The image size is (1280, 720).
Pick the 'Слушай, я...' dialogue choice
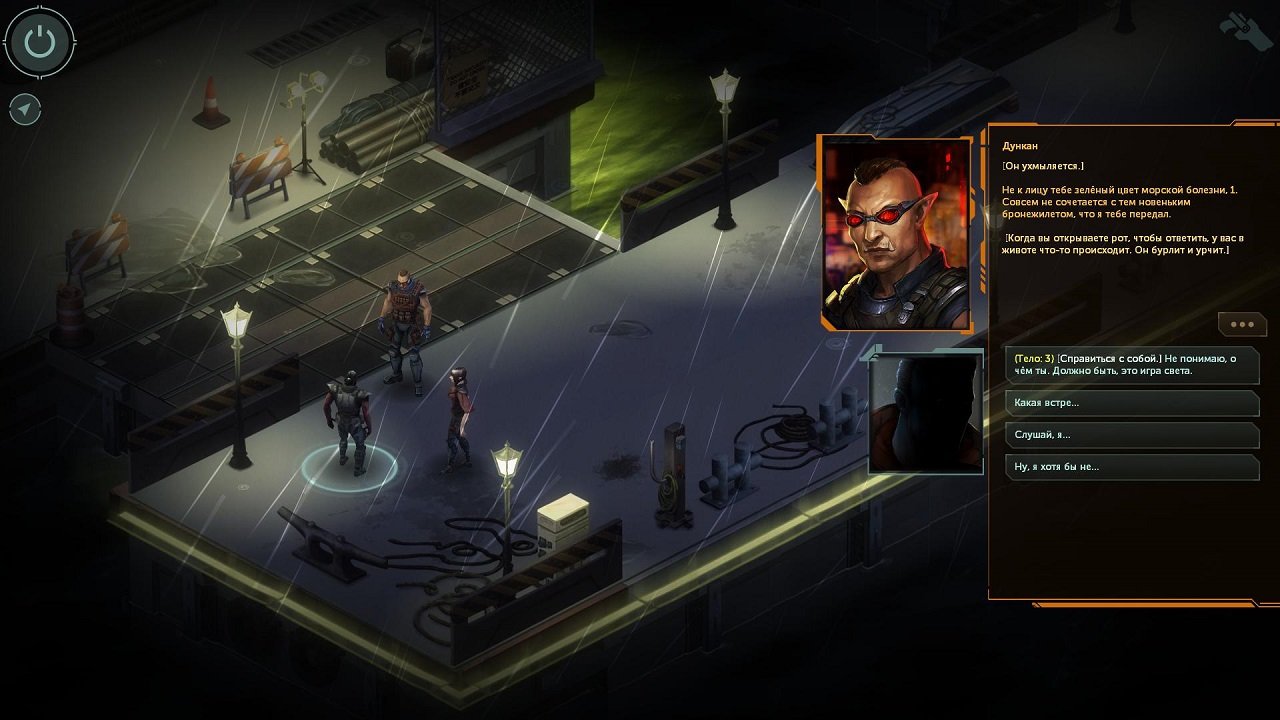pyautogui.click(x=1130, y=435)
